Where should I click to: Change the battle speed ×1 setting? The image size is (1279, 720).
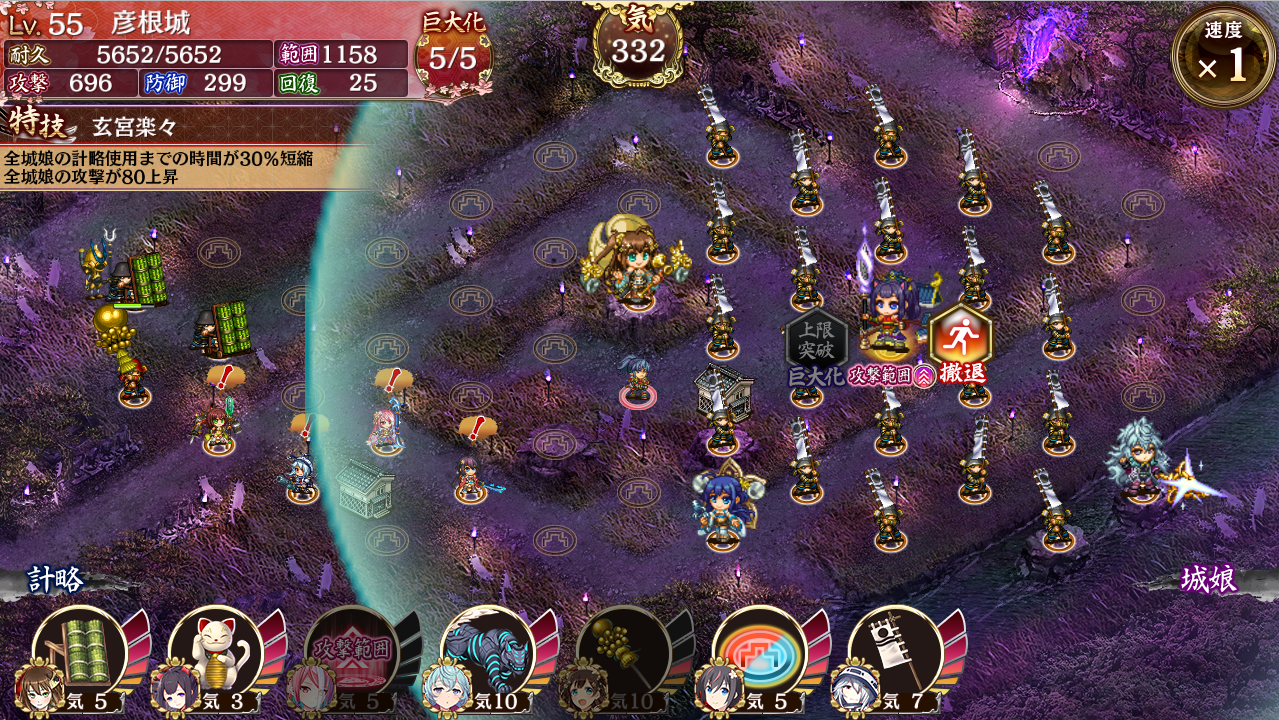tap(1223, 58)
